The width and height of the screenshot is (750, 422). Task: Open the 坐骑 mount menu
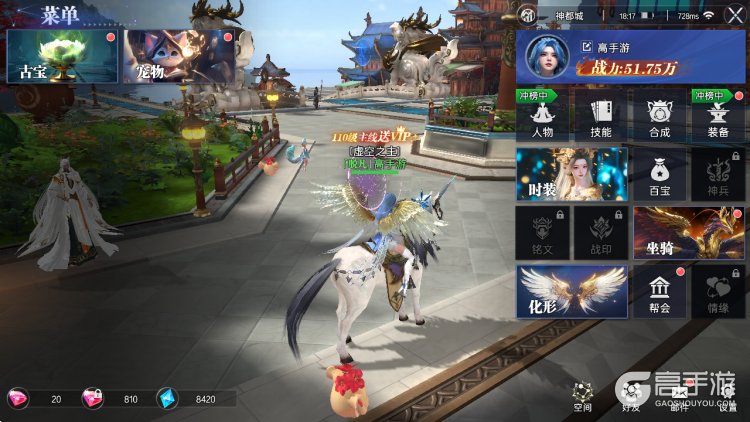688,232
